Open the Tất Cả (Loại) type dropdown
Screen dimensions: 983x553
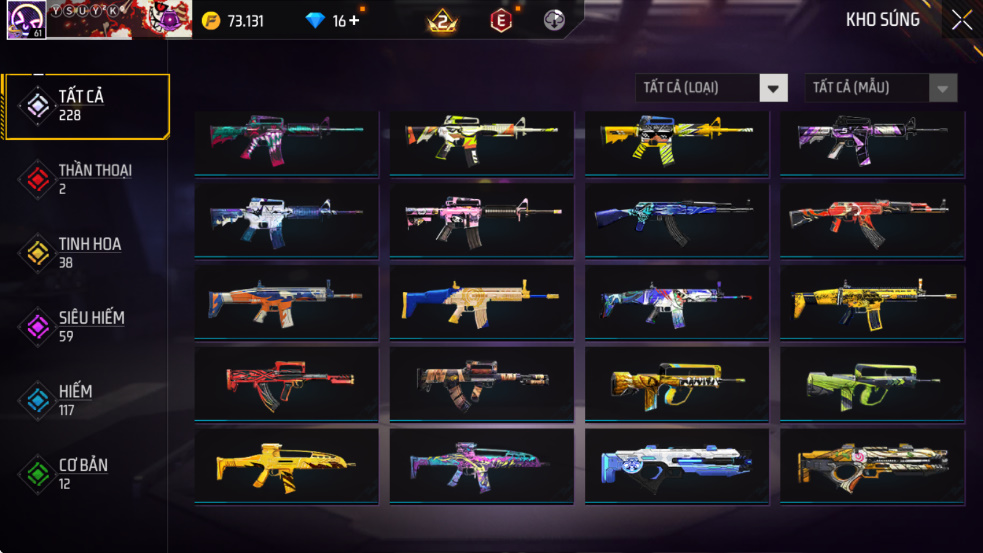tap(711, 88)
